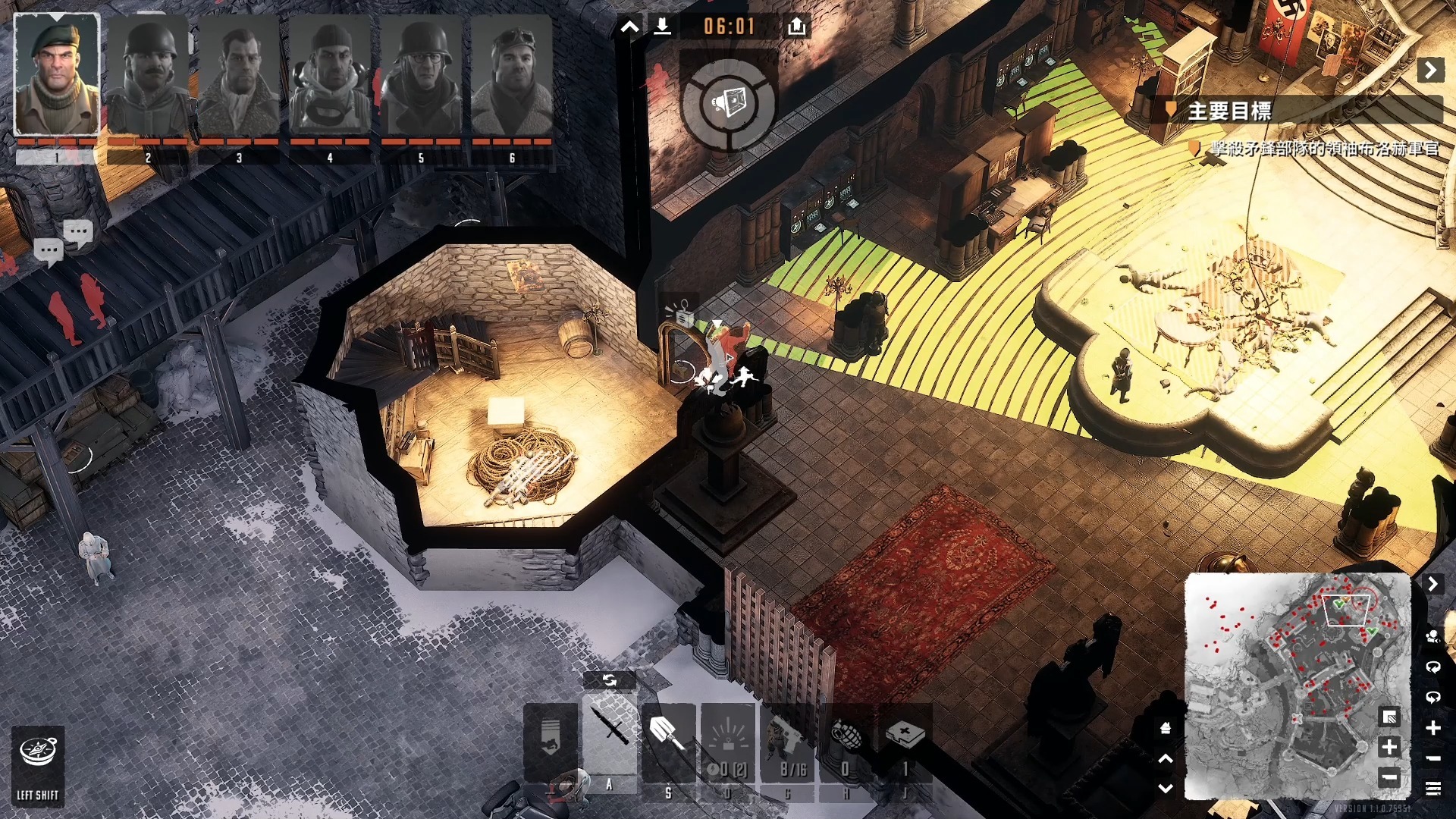Toggle the crouch stance chevron slot
This screenshot has width=1456, height=819.
click(551, 739)
